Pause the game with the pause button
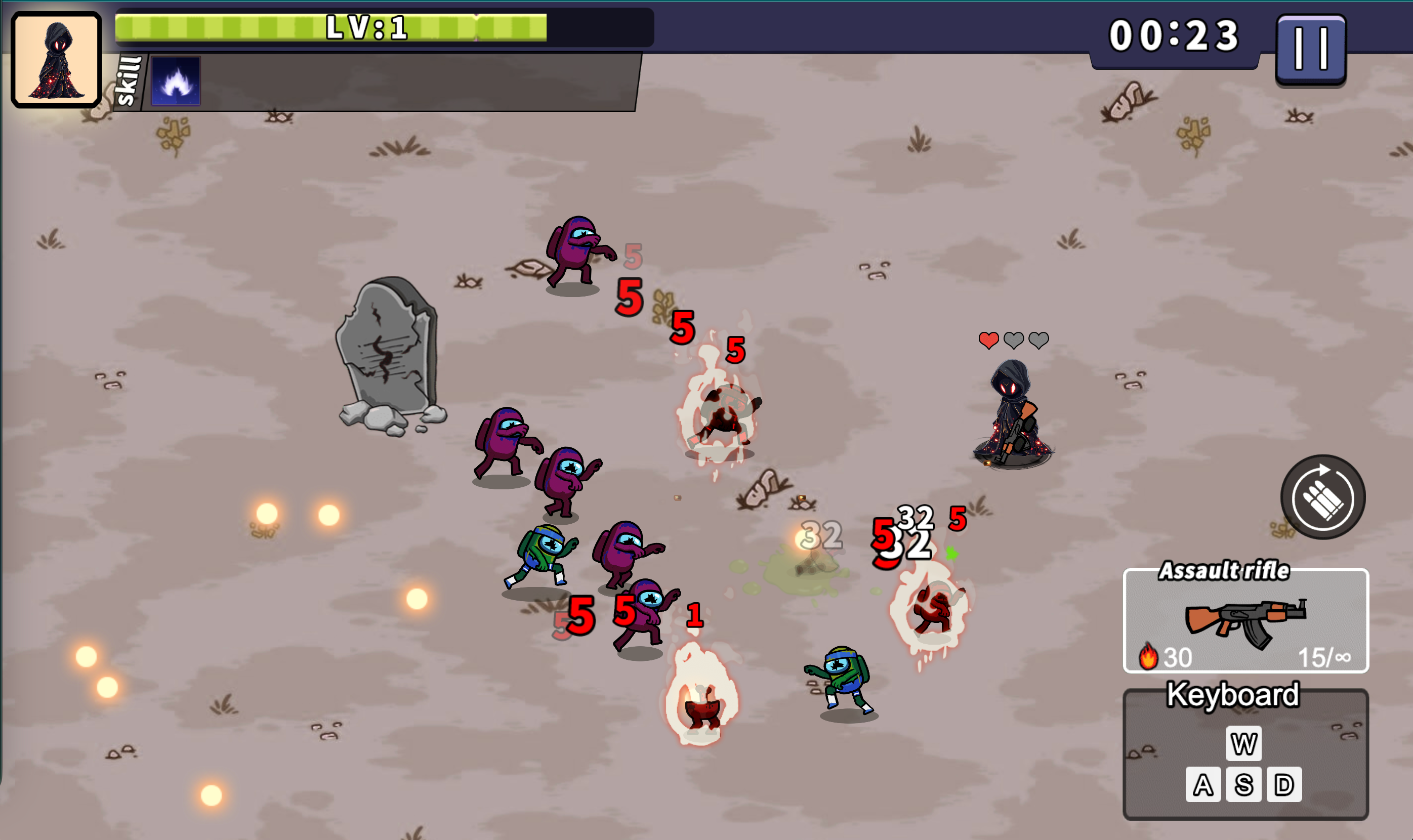The height and width of the screenshot is (840, 1413). coord(1311,50)
